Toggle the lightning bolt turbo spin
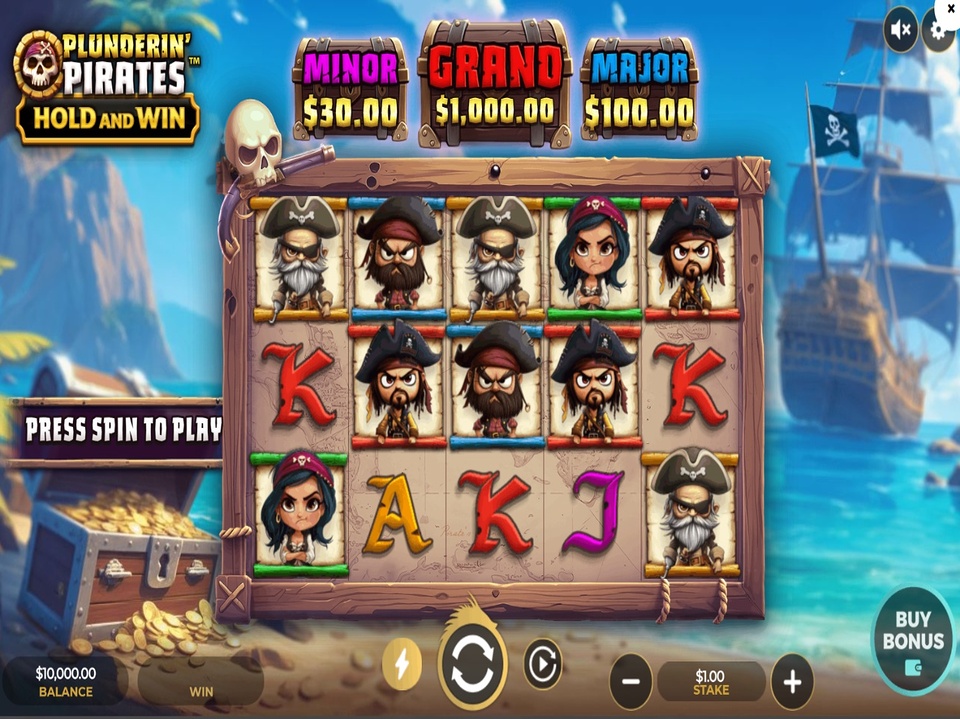960x719 pixels. pyautogui.click(x=402, y=664)
